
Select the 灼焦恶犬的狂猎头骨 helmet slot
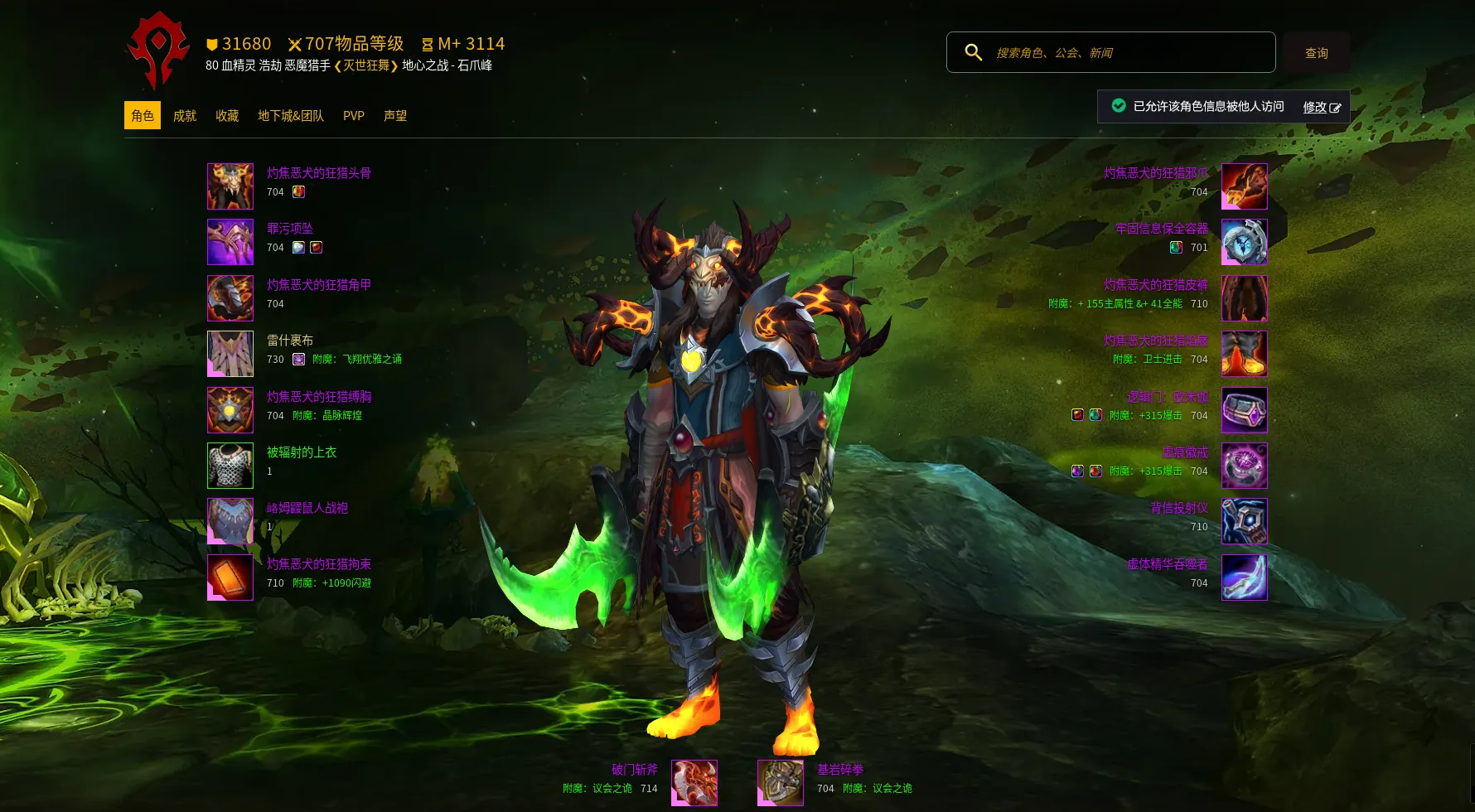tap(230, 186)
